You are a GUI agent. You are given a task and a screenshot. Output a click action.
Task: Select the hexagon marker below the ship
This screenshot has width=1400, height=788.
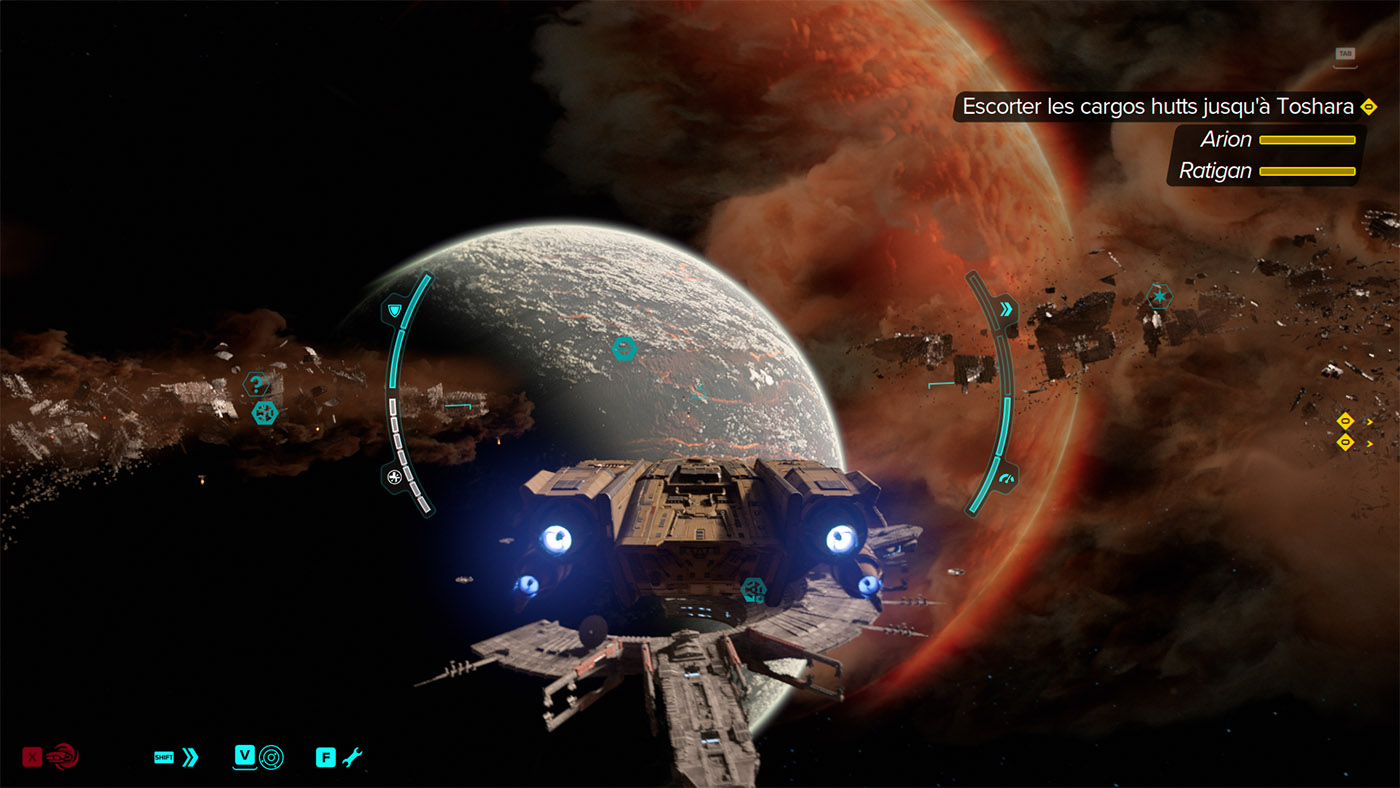pyautogui.click(x=754, y=590)
